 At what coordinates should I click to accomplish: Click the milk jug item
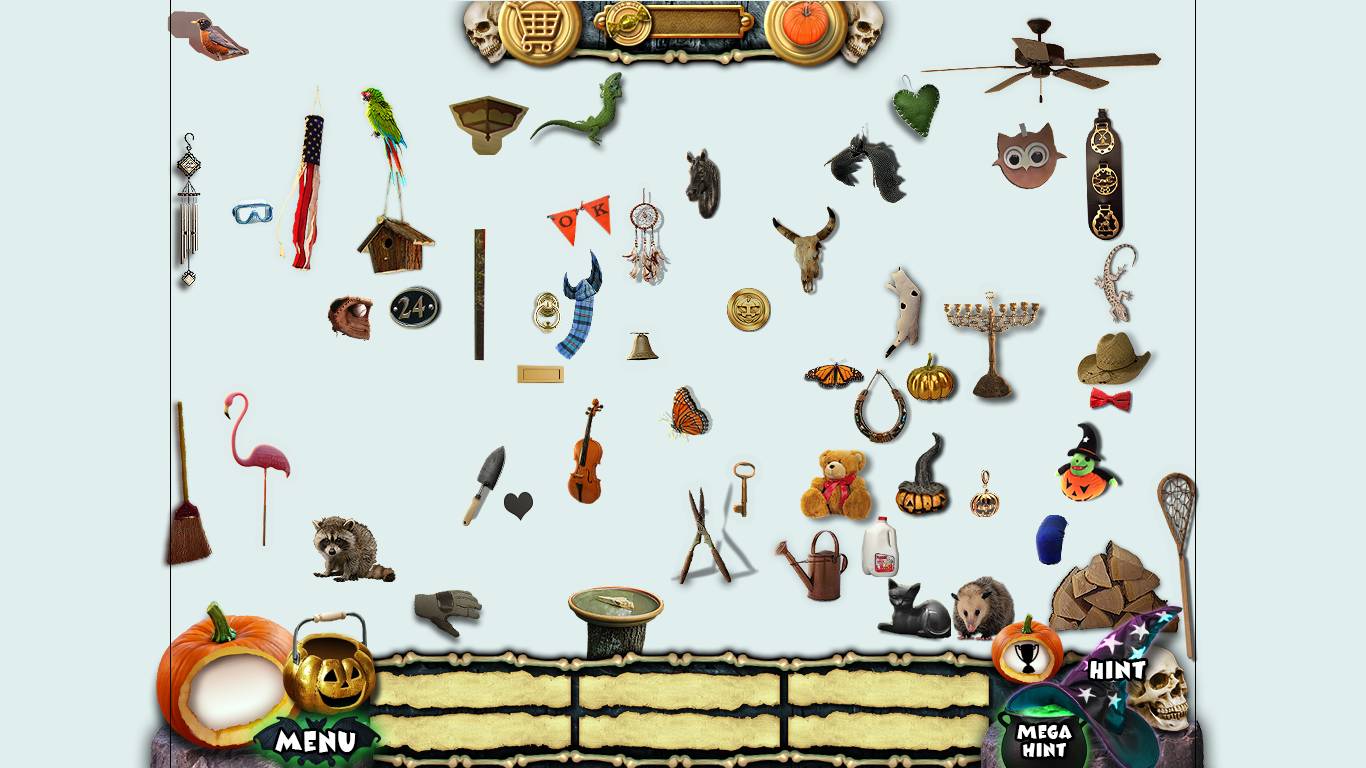(x=880, y=548)
